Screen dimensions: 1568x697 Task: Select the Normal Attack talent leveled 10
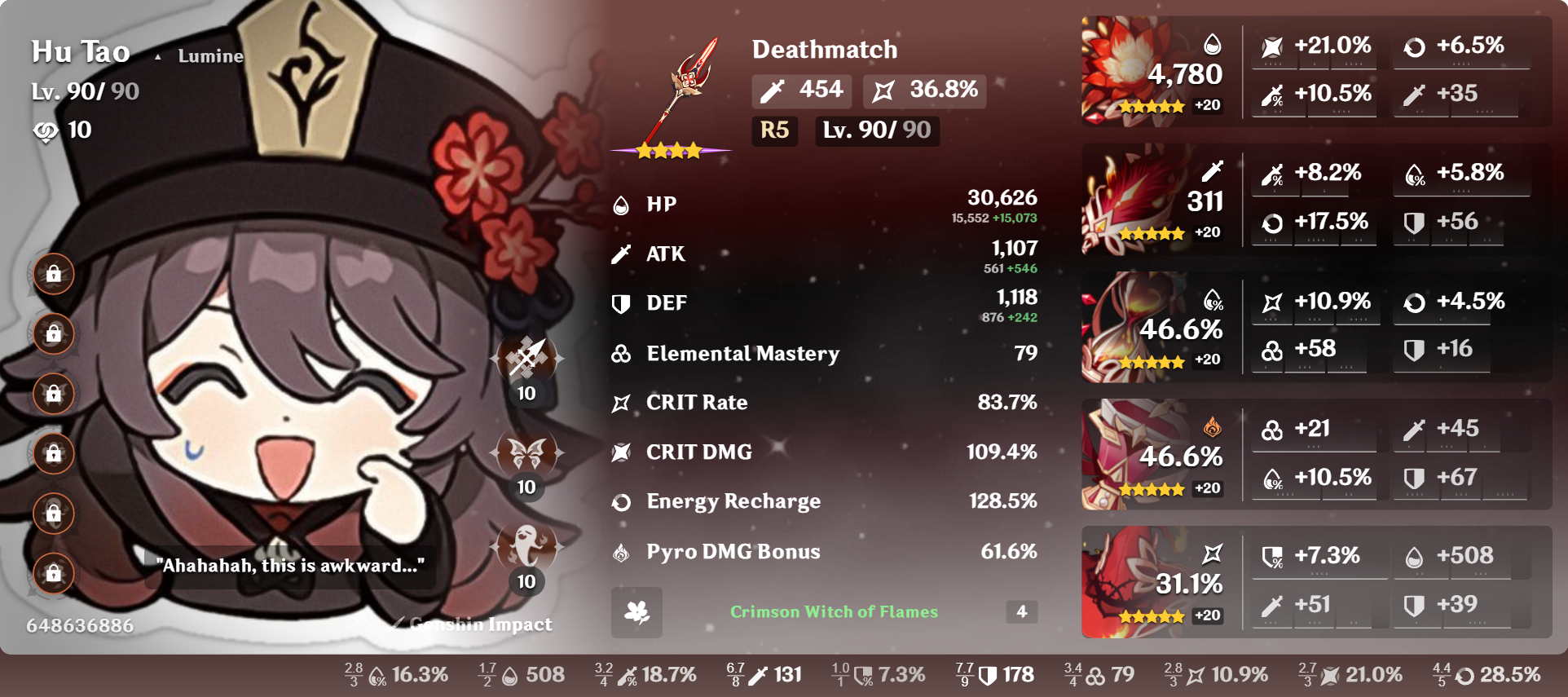click(526, 356)
